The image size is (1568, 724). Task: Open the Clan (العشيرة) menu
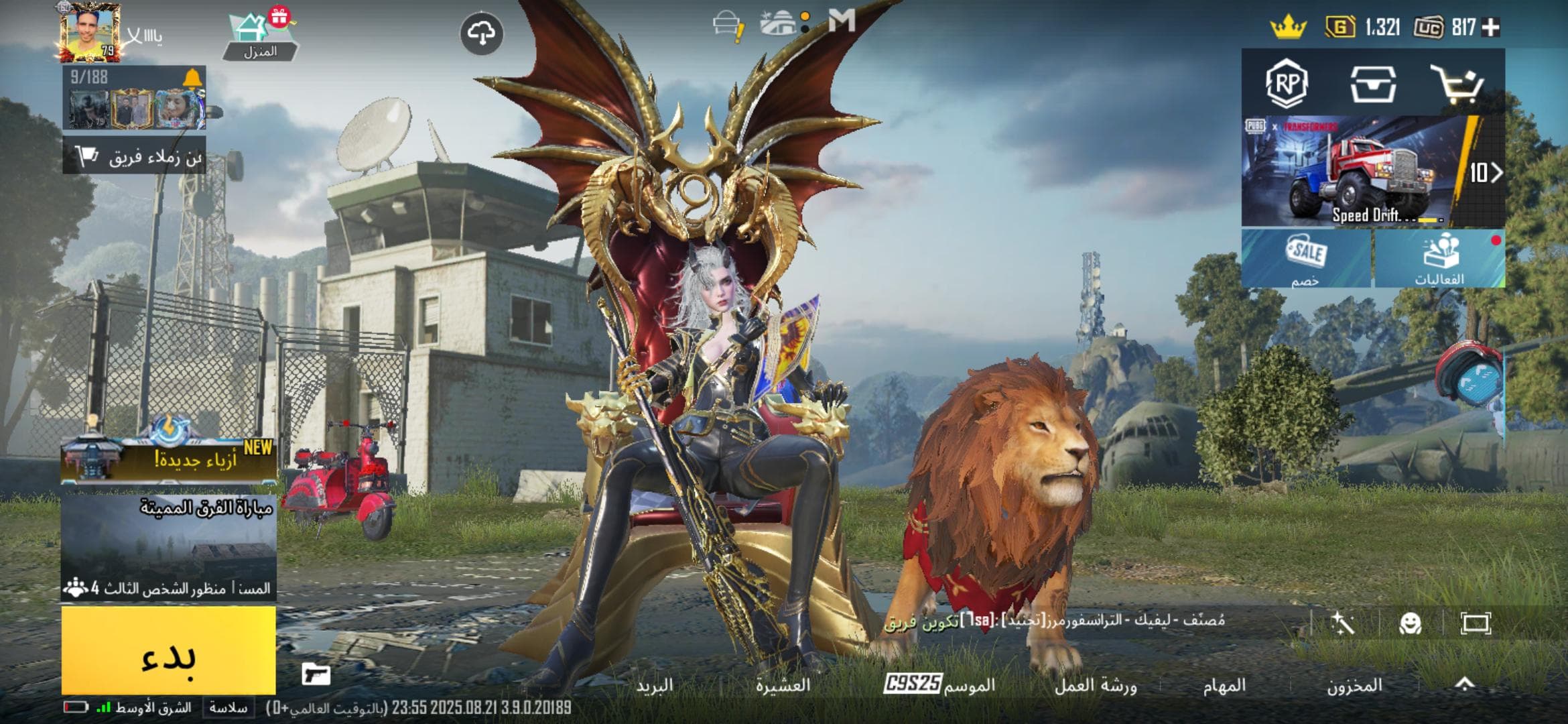pos(783,685)
